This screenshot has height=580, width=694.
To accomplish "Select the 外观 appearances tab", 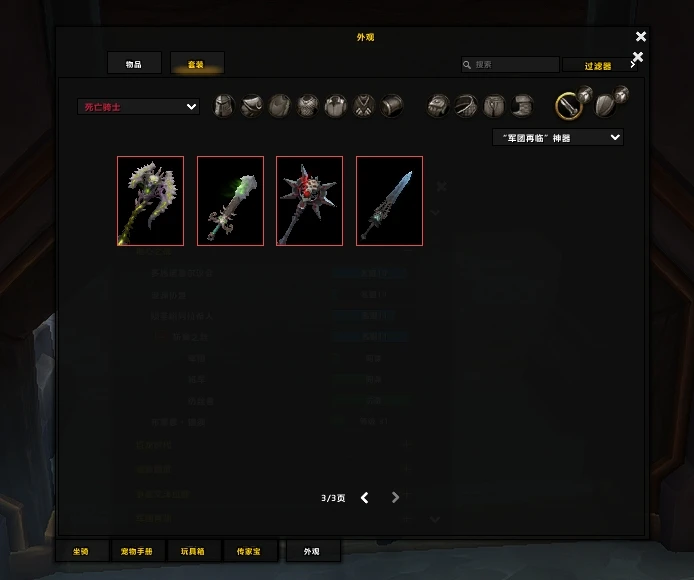I will click(311, 551).
